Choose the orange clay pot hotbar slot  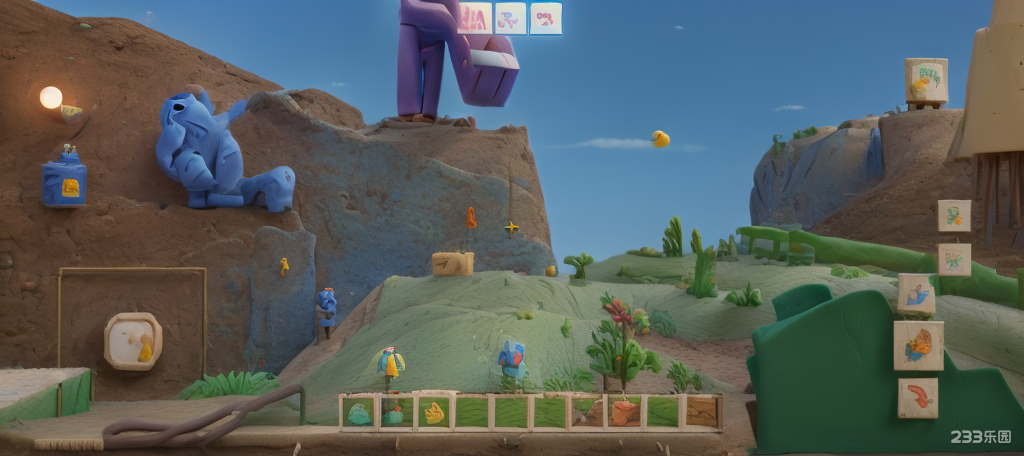coord(624,412)
